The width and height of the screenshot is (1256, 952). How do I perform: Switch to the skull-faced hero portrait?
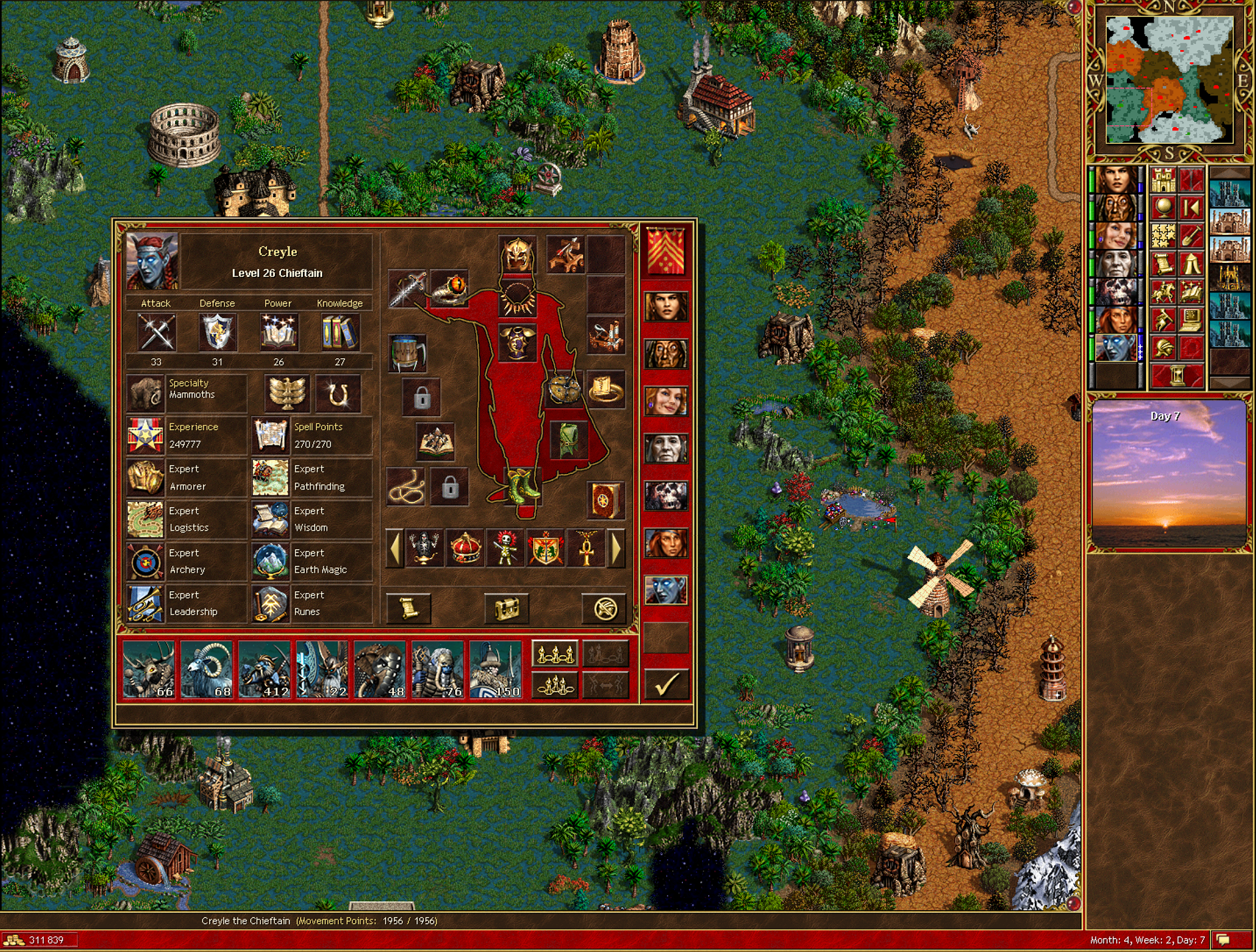[x=666, y=496]
